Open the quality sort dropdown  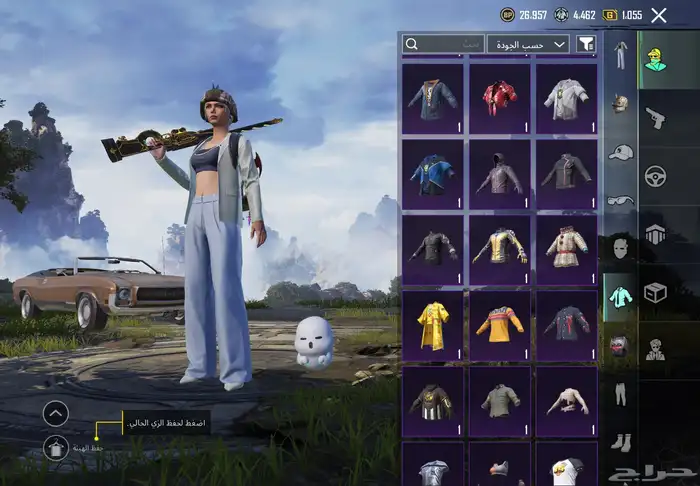(x=528, y=44)
